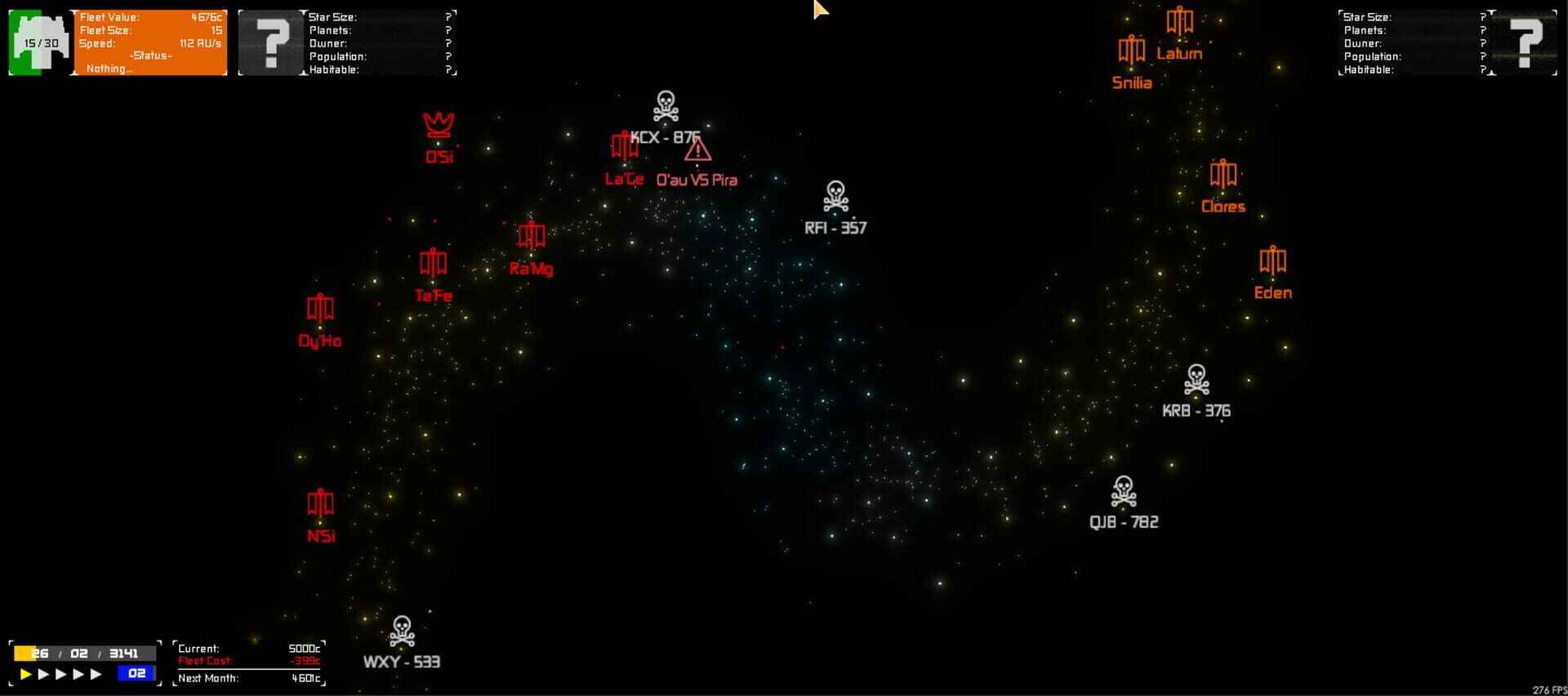Select the skull marker at WXY - 533
This screenshot has width=1568, height=696.
(x=401, y=630)
